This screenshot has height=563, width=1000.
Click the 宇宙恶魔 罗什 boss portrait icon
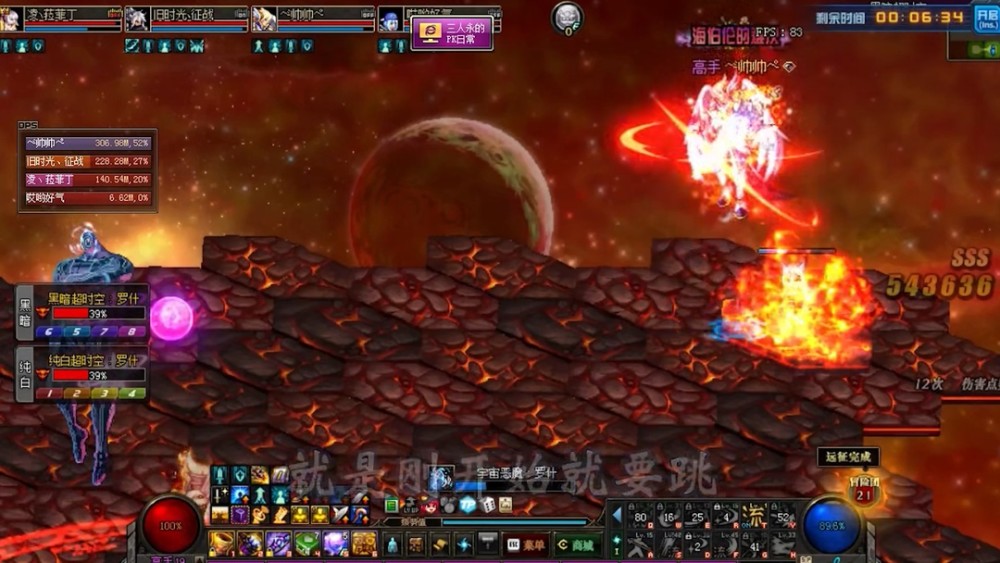[441, 476]
